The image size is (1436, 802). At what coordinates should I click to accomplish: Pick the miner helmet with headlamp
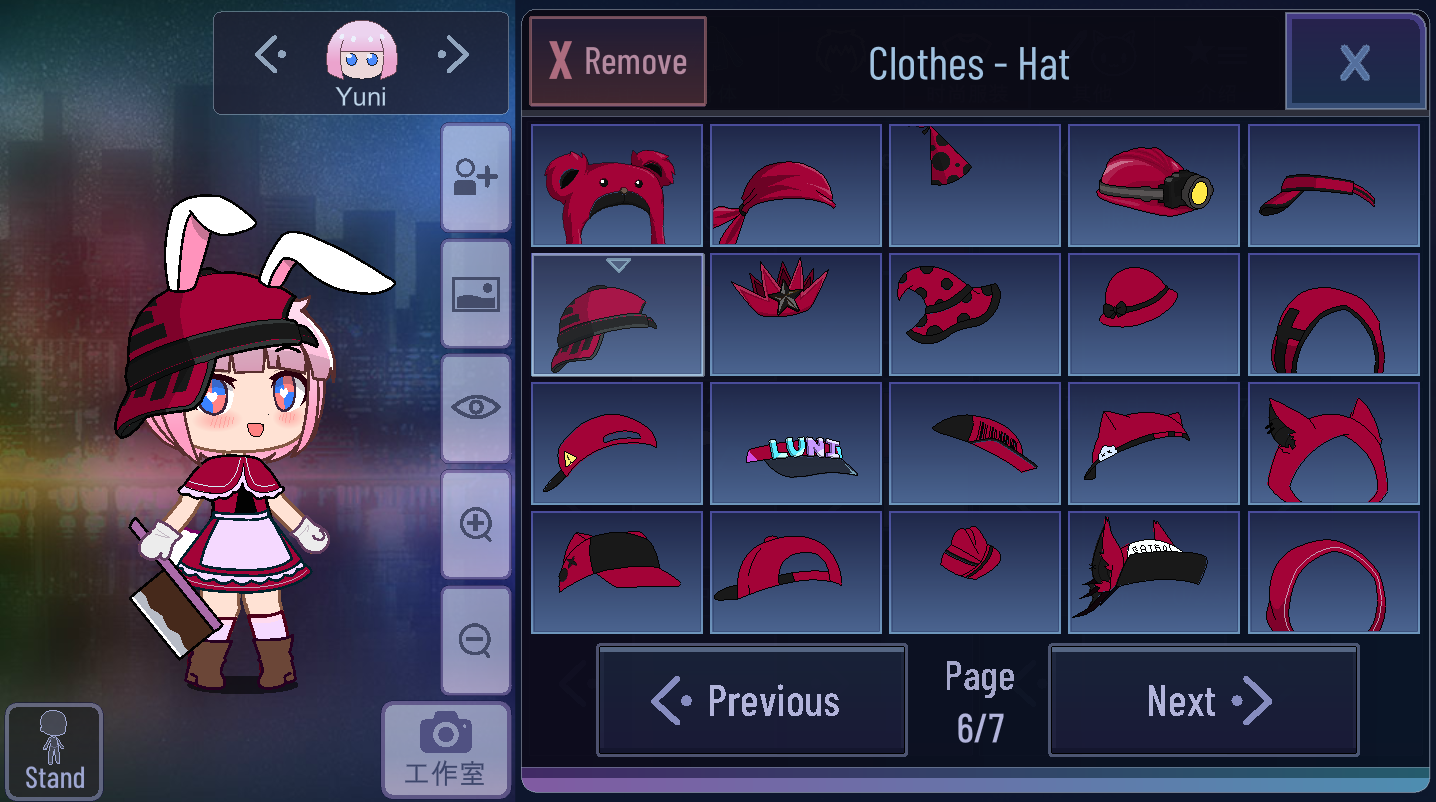point(1154,185)
